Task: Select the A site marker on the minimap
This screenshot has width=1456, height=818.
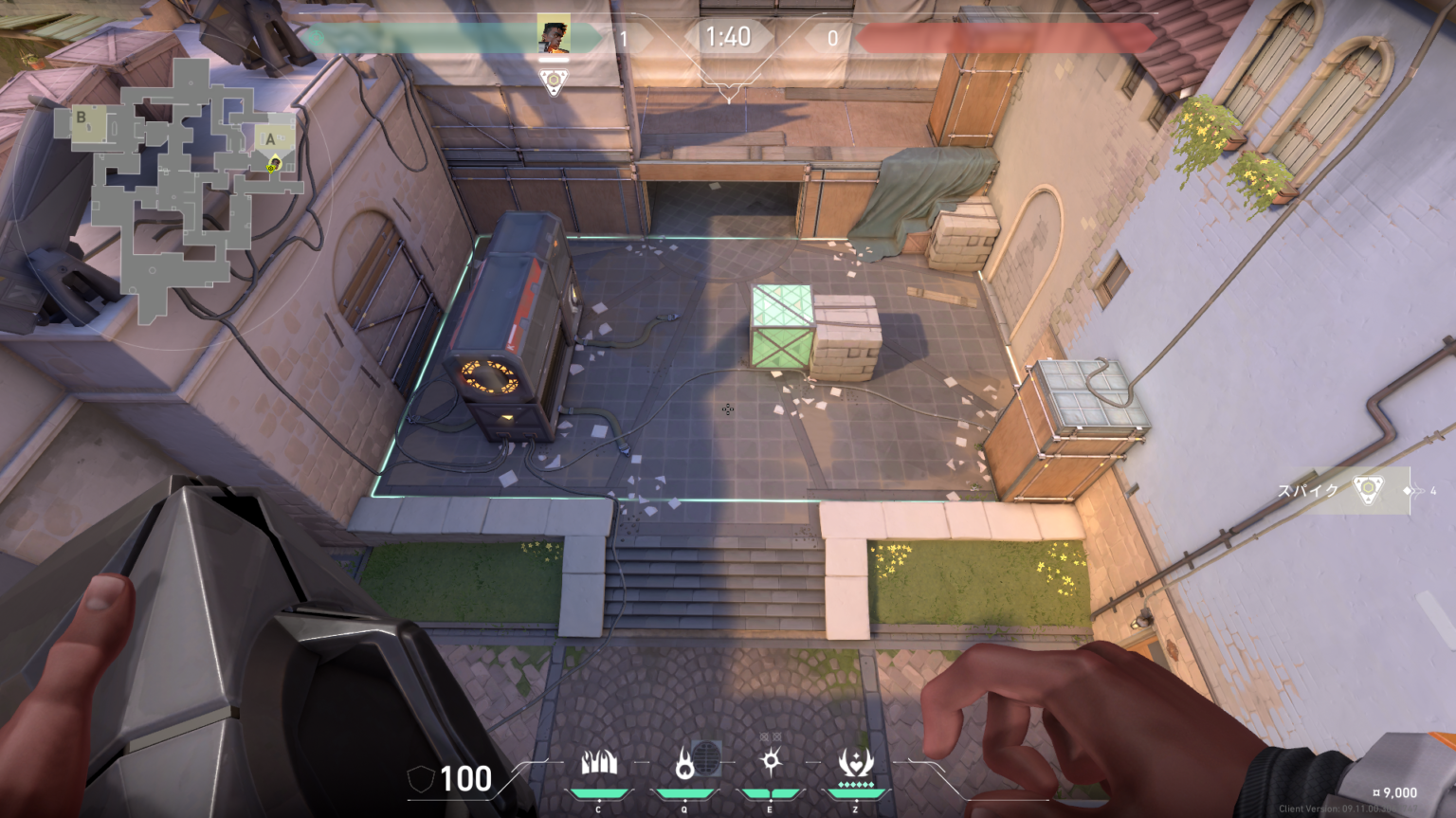Action: click(x=270, y=139)
